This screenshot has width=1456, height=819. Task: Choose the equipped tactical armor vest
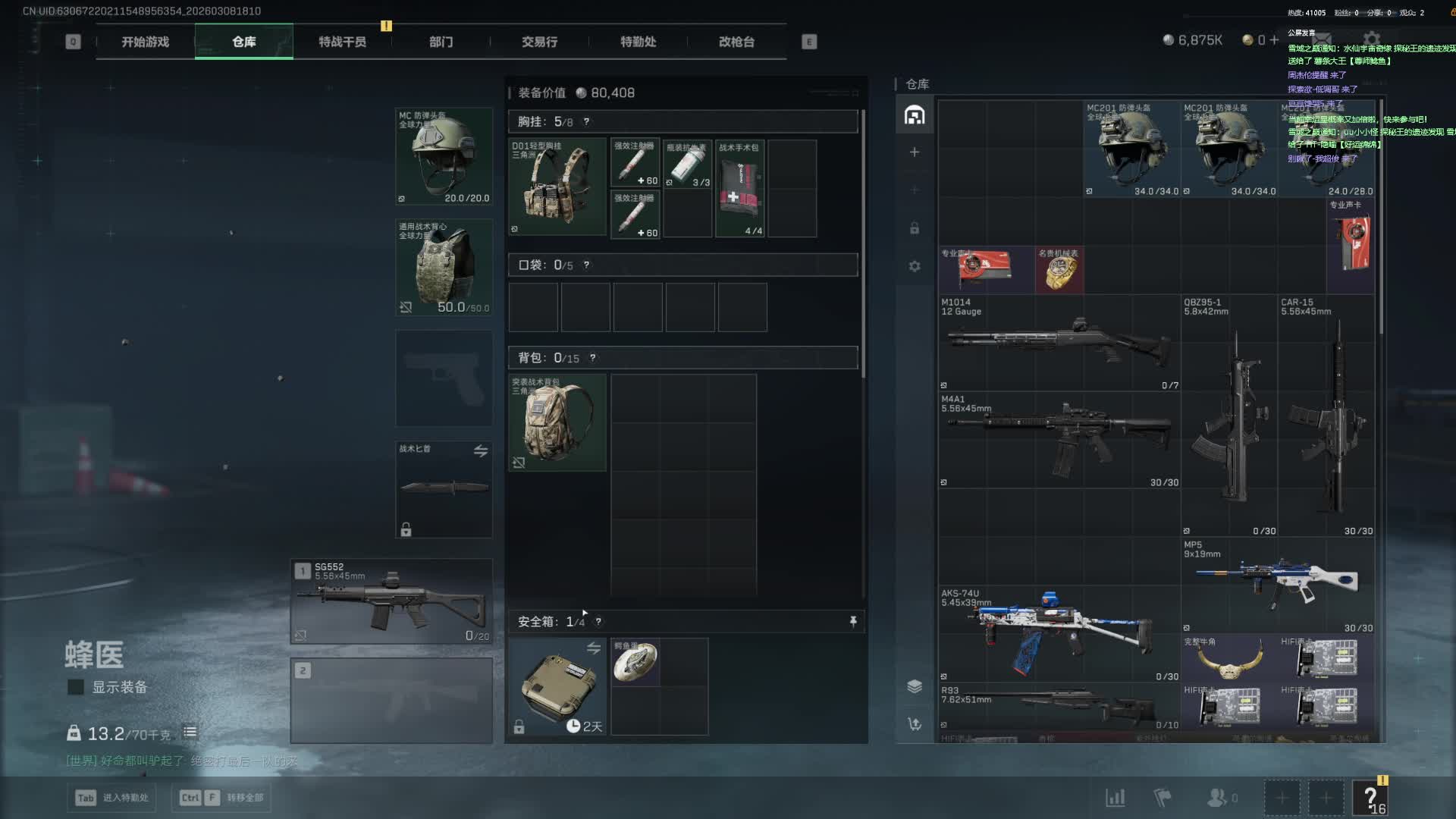[x=444, y=267]
